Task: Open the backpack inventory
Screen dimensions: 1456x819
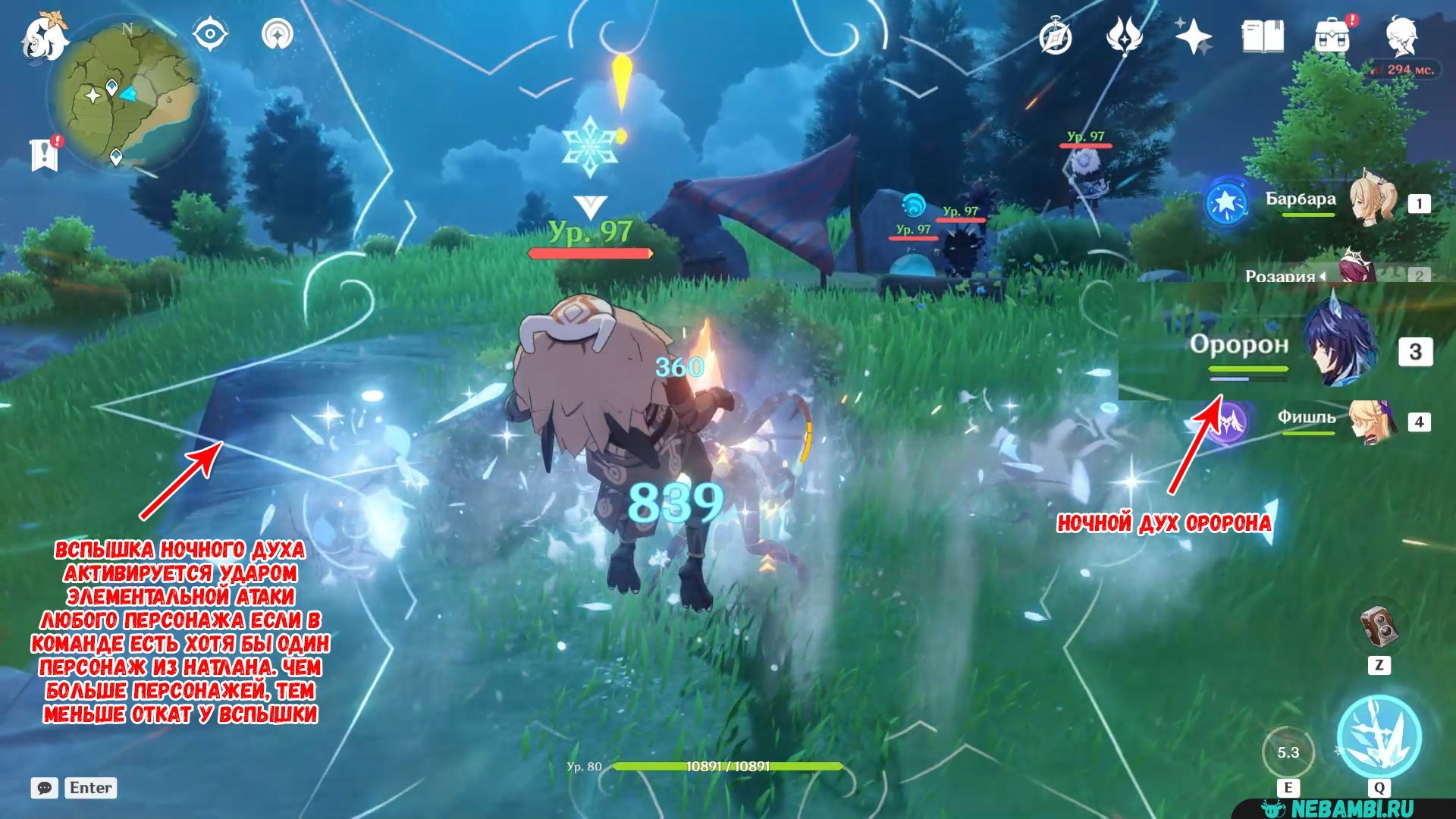Action: (1332, 36)
